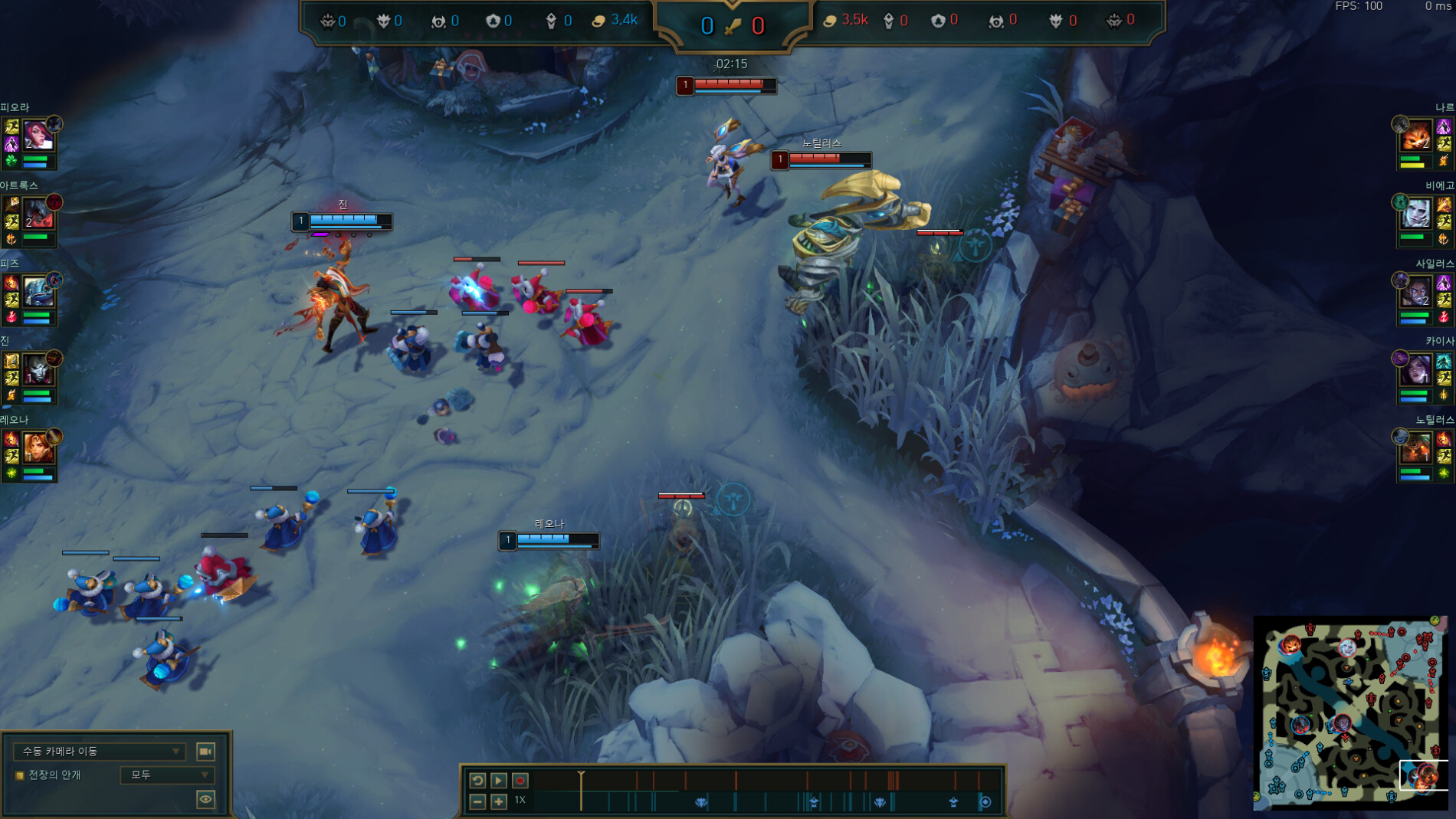1456x819 pixels.
Task: Click the video camera icon button
Action: (x=205, y=751)
